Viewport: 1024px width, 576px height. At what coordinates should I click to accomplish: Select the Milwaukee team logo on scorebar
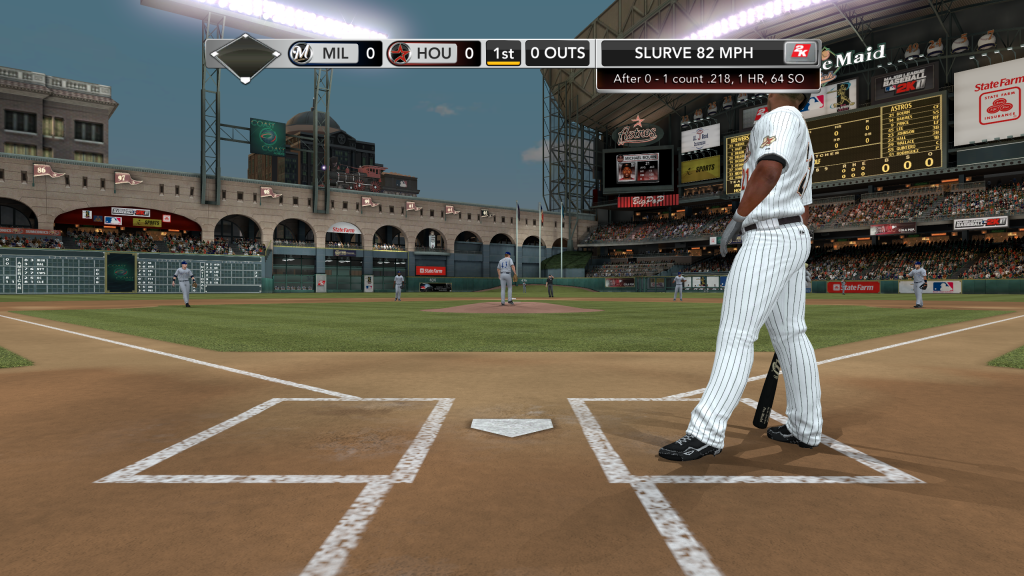coord(300,53)
